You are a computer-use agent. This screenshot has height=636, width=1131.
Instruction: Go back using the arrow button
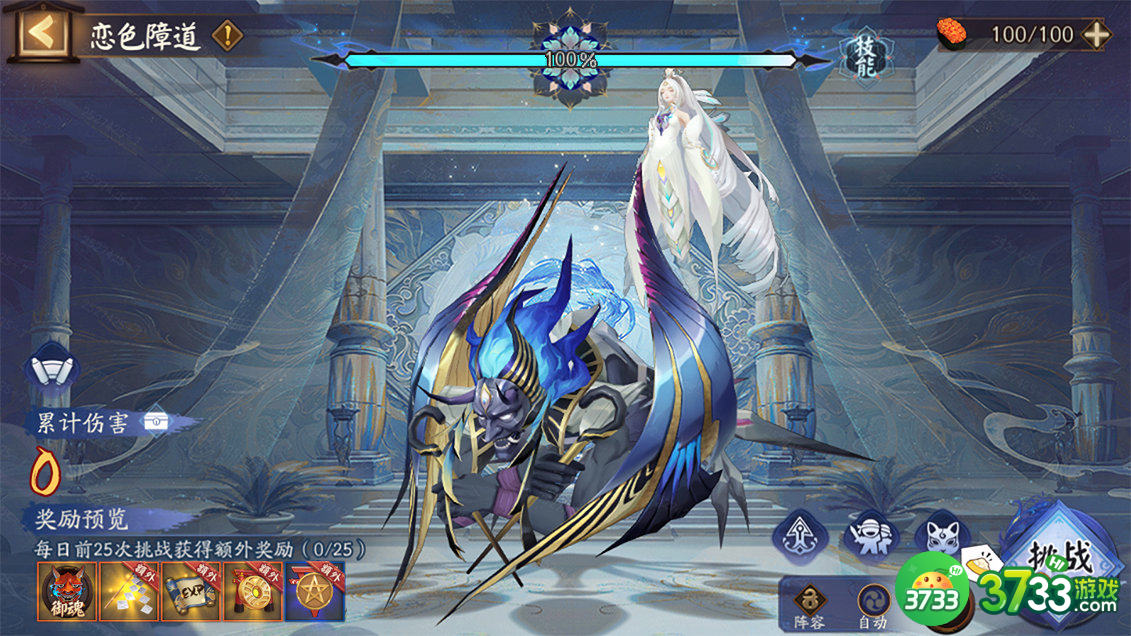[41, 33]
